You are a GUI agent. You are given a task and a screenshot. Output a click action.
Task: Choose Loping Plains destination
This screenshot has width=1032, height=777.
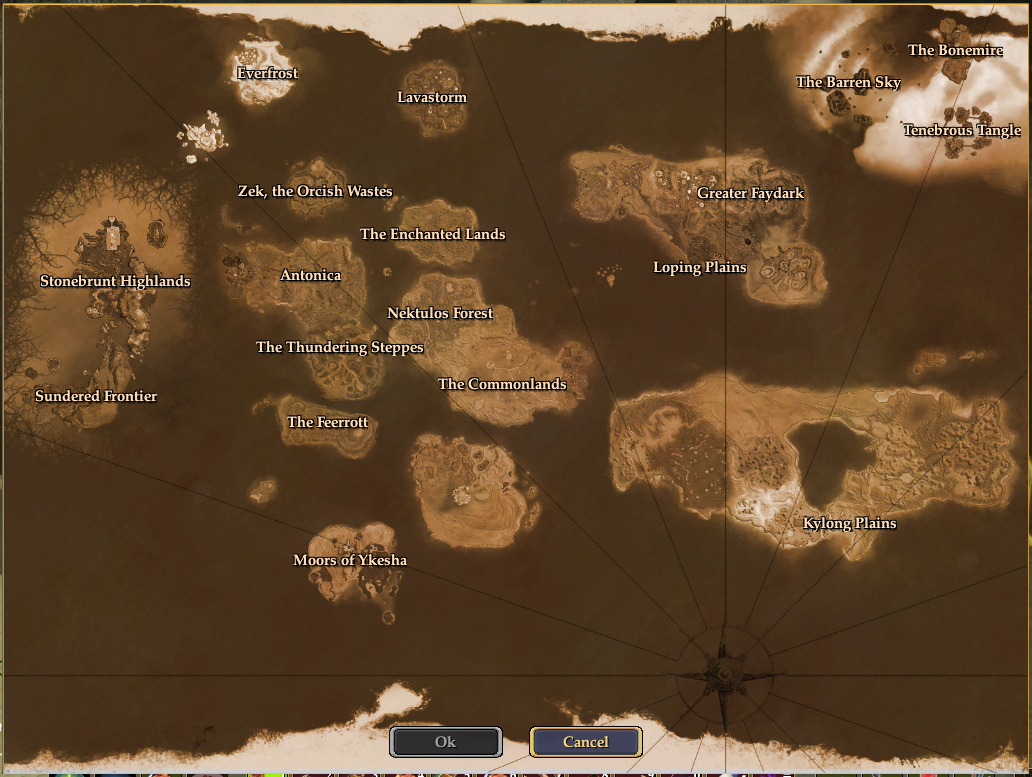[700, 267]
